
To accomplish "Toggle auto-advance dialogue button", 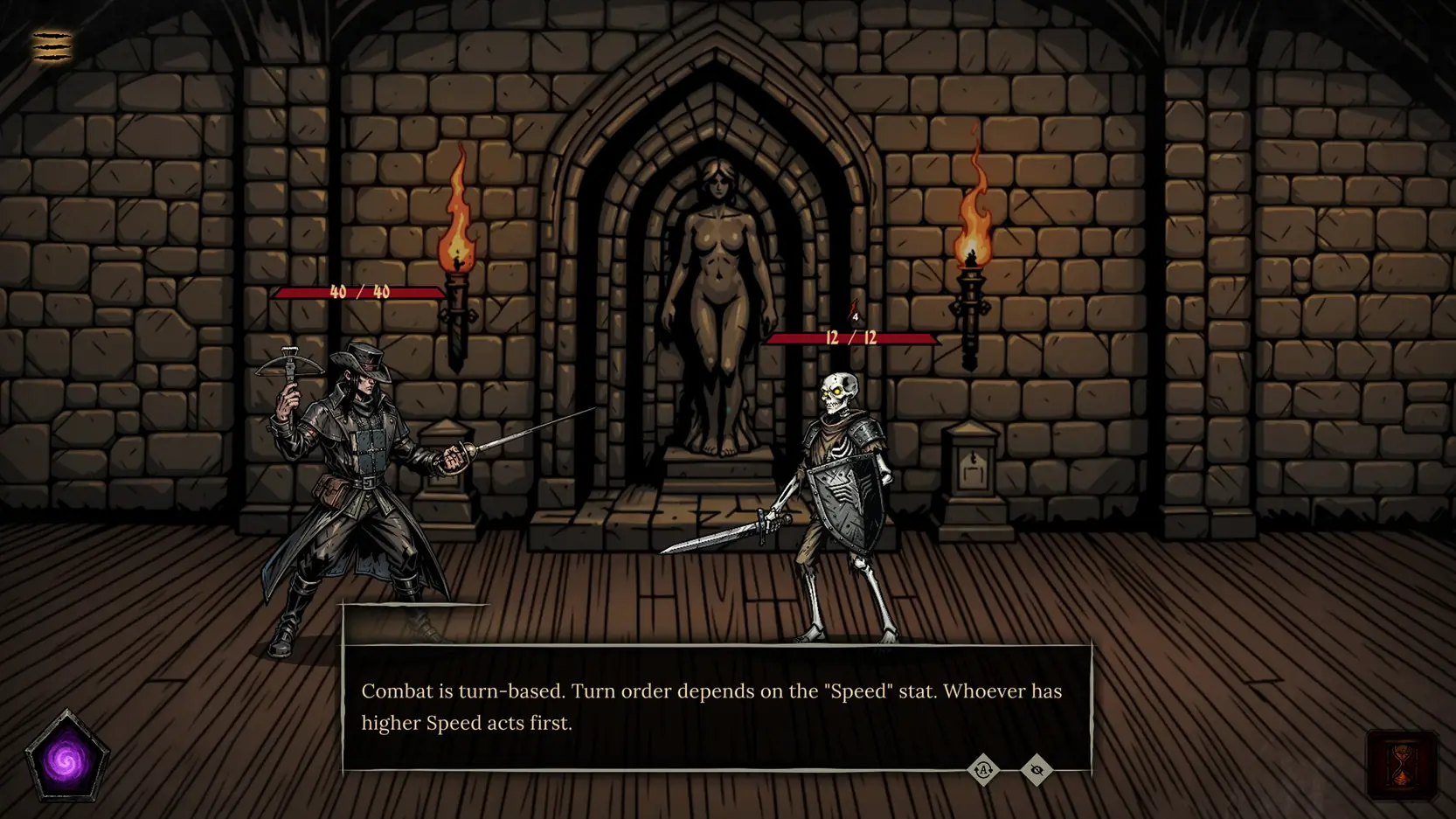I will tap(983, 770).
